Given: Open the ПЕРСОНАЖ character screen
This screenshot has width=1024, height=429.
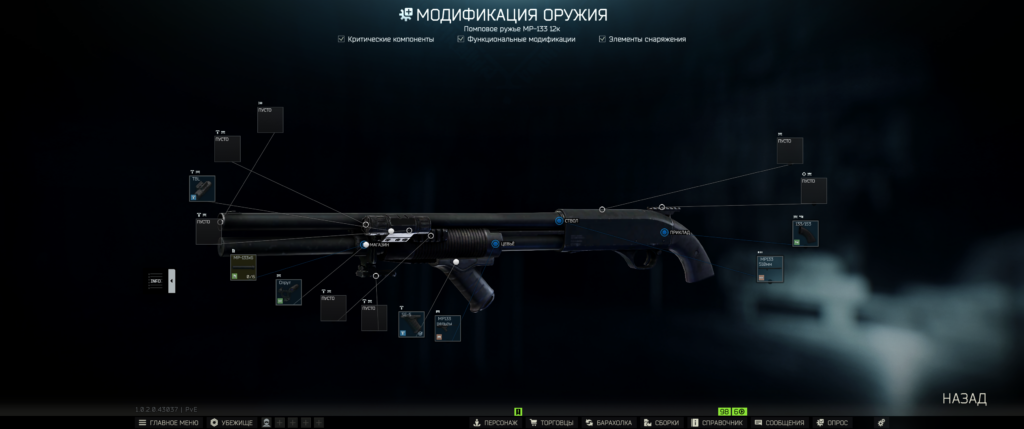Looking at the screenshot, I should [494, 423].
